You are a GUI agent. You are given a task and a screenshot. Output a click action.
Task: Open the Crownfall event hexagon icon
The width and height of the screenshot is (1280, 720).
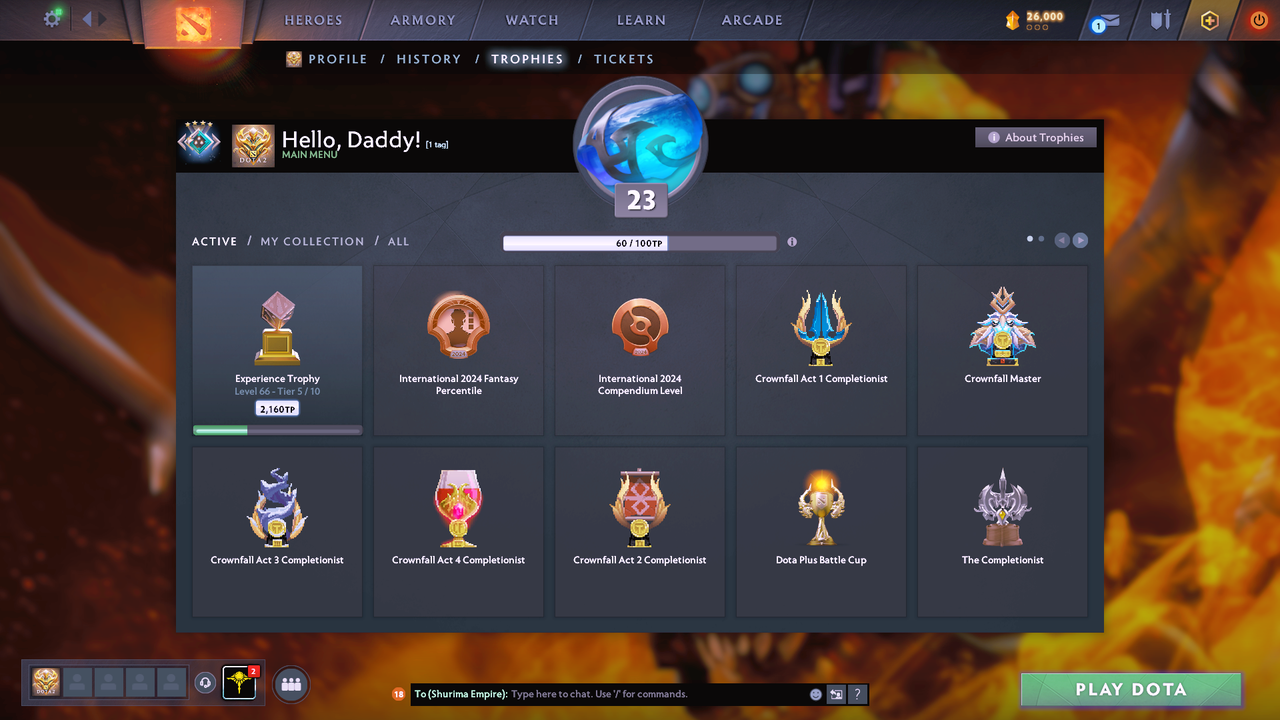[1209, 20]
